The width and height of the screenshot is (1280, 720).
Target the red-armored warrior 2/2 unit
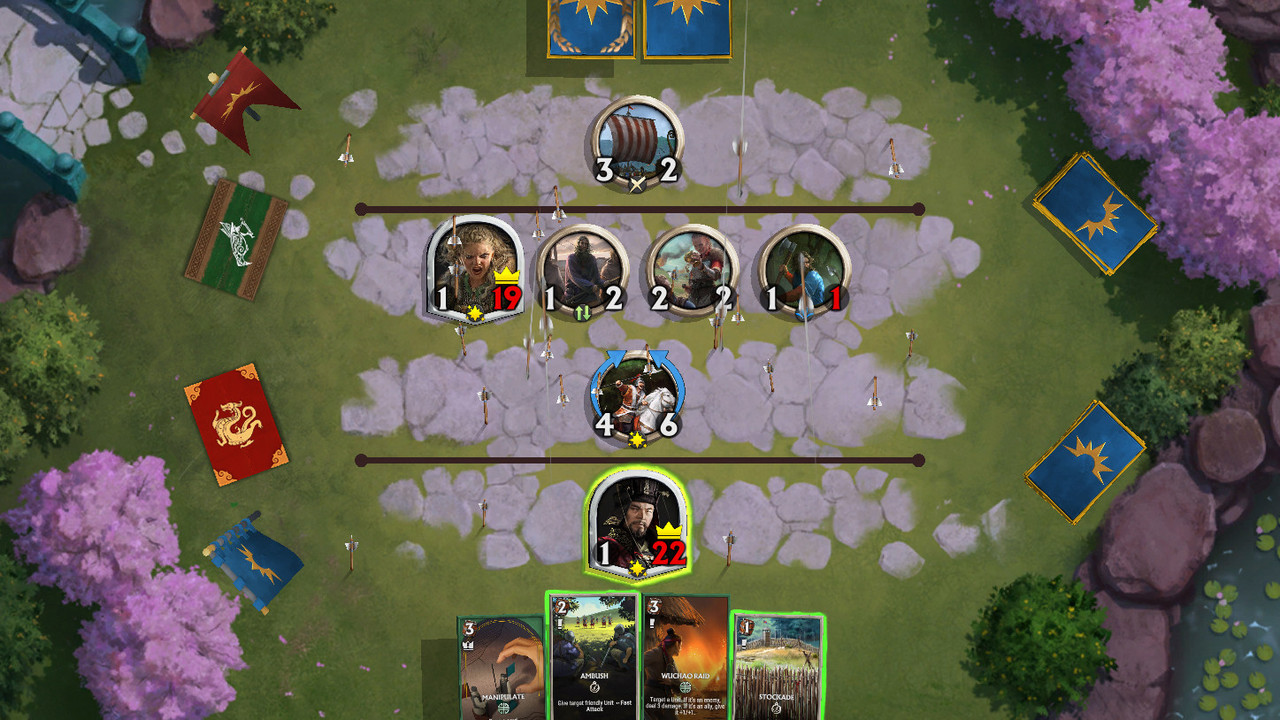coord(692,269)
